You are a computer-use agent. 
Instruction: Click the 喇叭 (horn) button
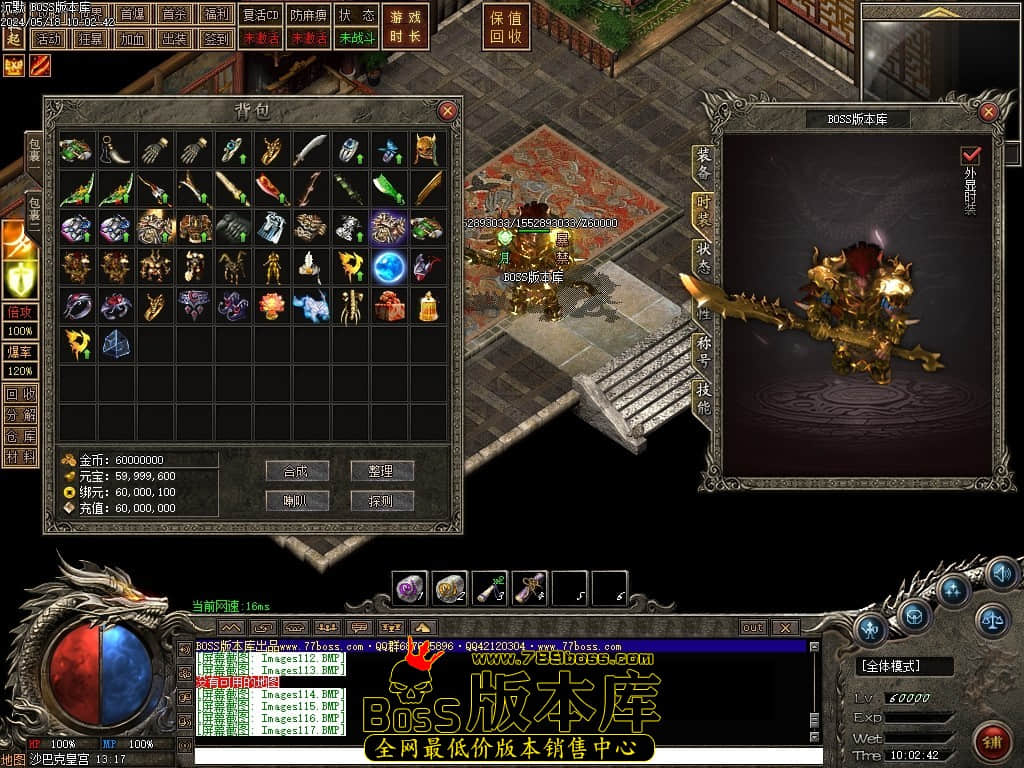click(297, 501)
